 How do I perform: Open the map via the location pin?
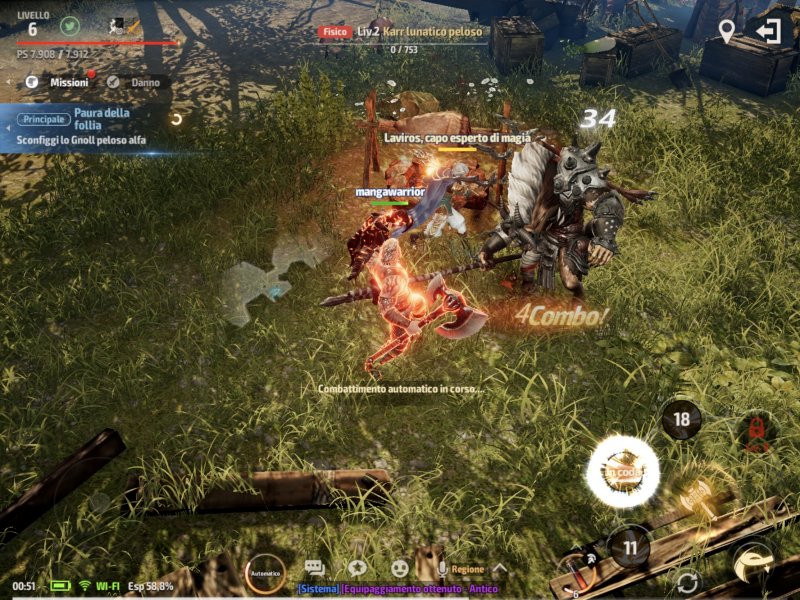click(727, 30)
